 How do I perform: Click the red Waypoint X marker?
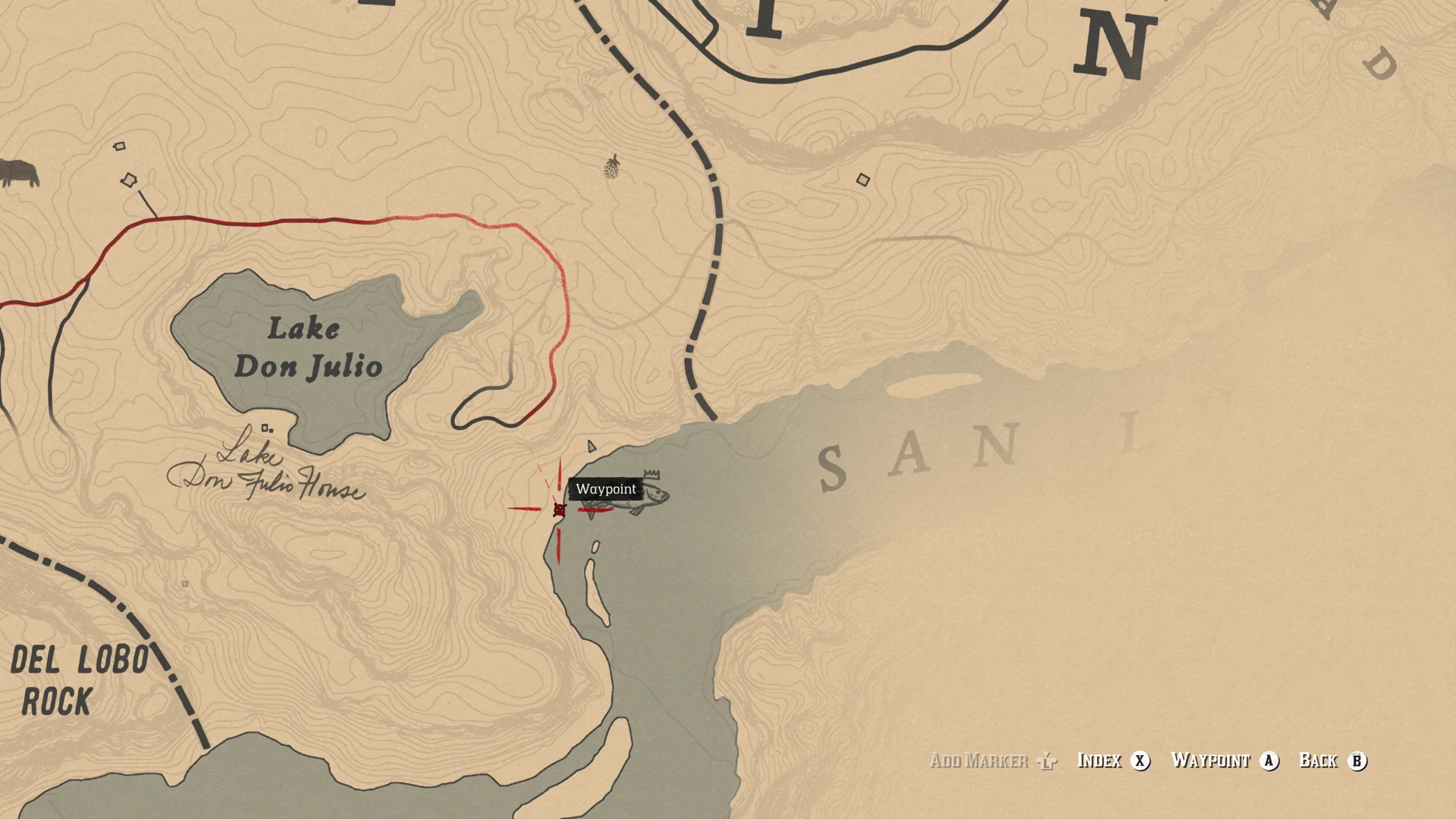[559, 510]
